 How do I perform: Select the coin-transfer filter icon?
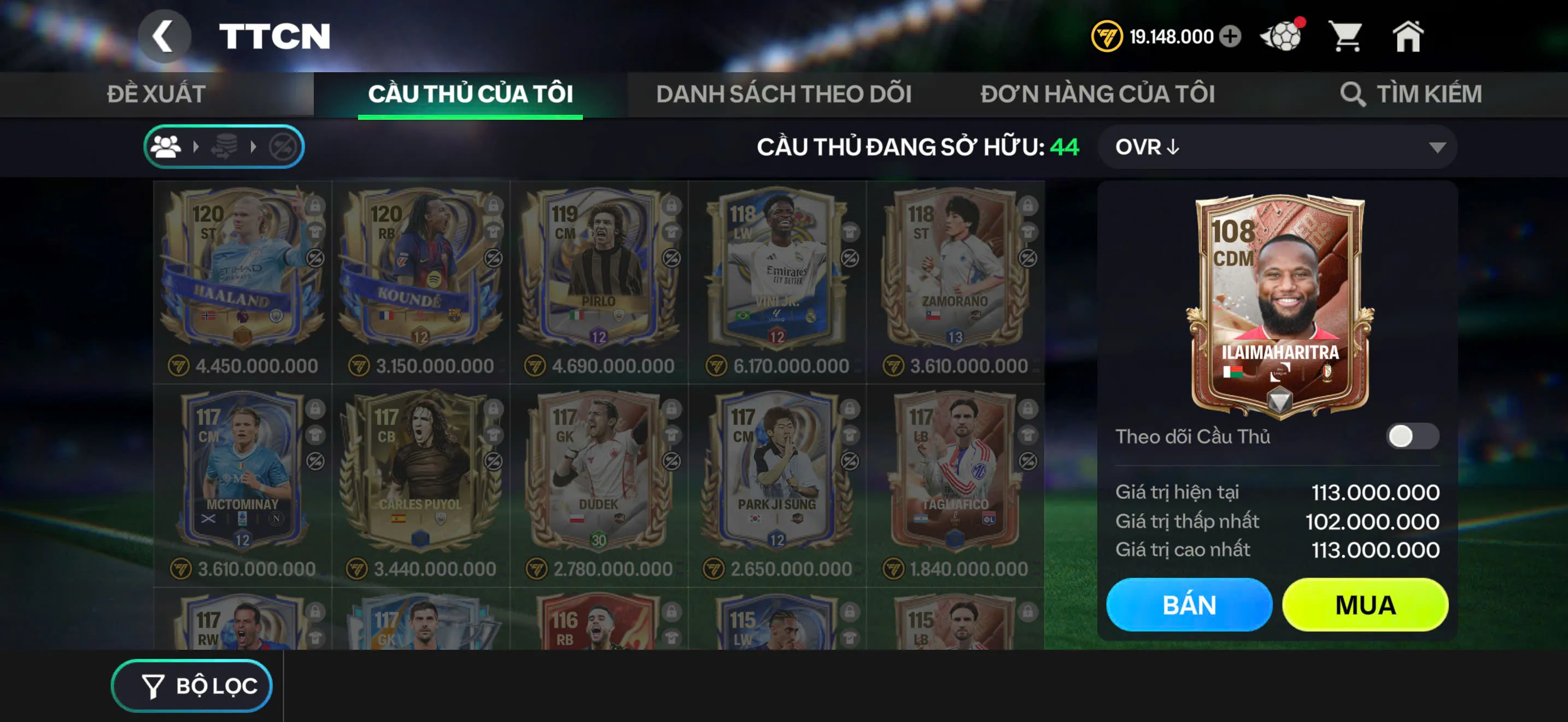click(225, 148)
